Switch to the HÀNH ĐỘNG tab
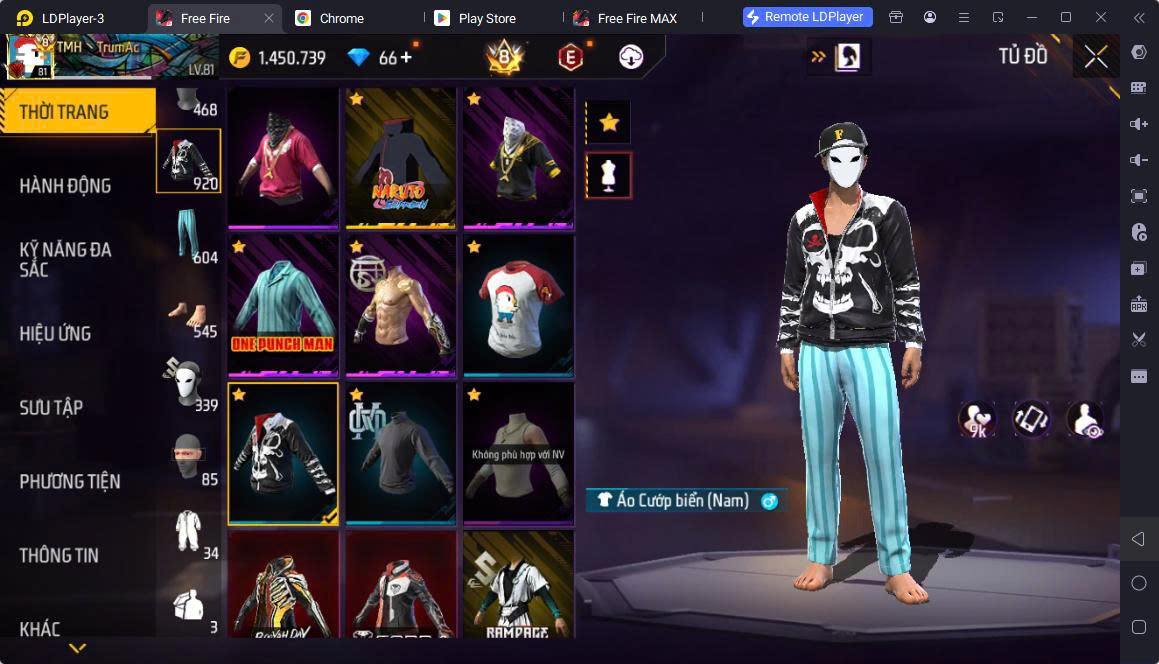The image size is (1159, 664). click(x=66, y=185)
